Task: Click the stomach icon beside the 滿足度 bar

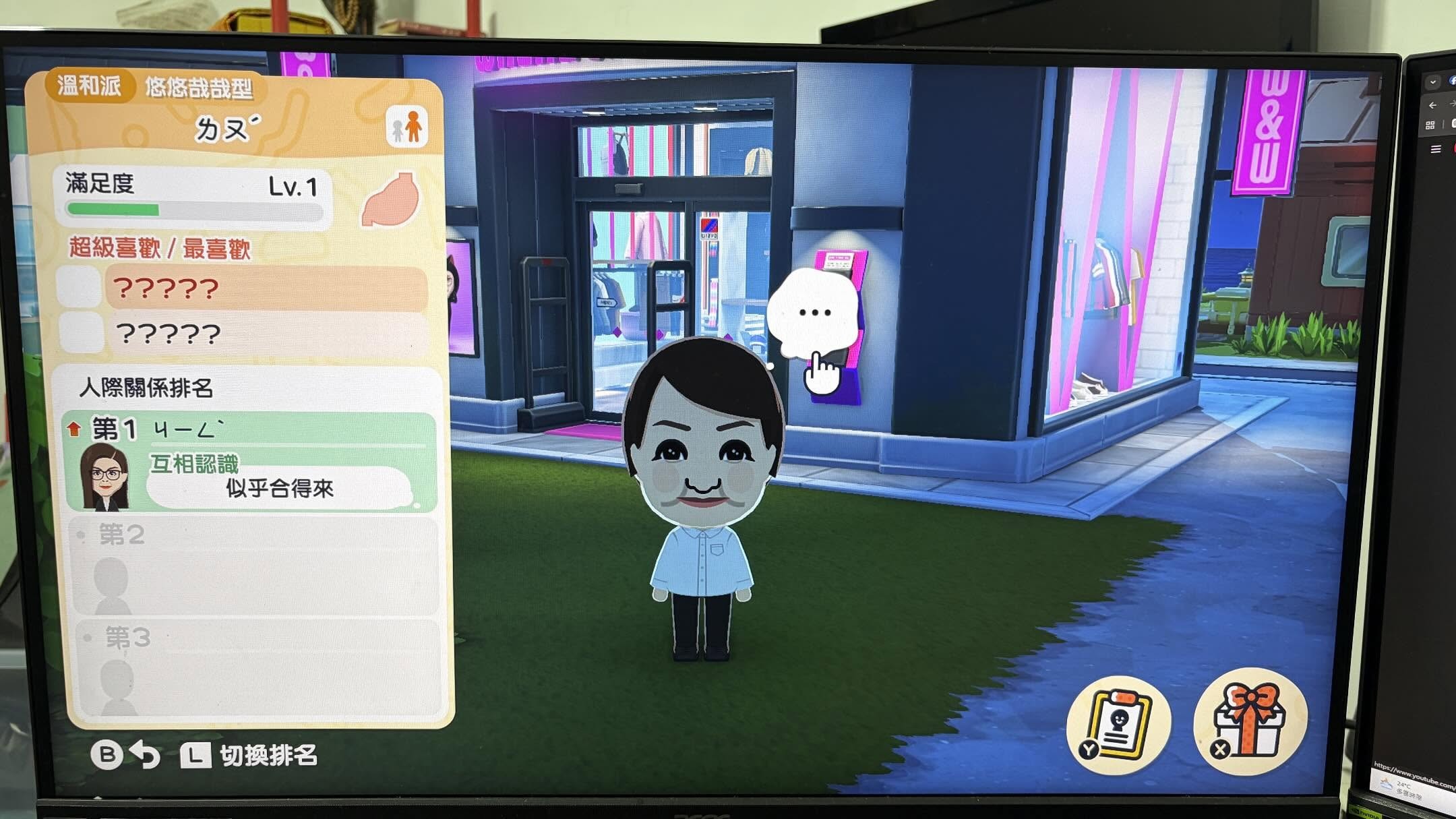Action: click(x=390, y=200)
